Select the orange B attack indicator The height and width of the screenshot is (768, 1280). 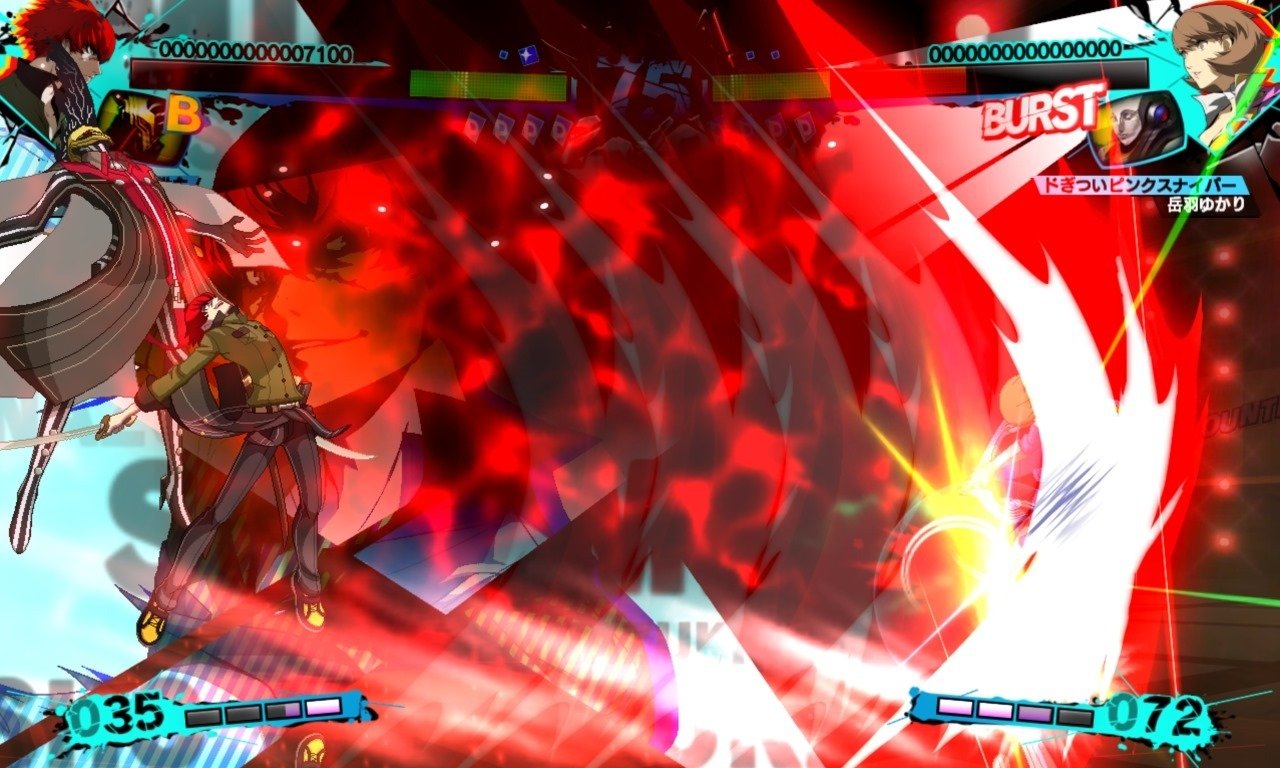(x=183, y=114)
